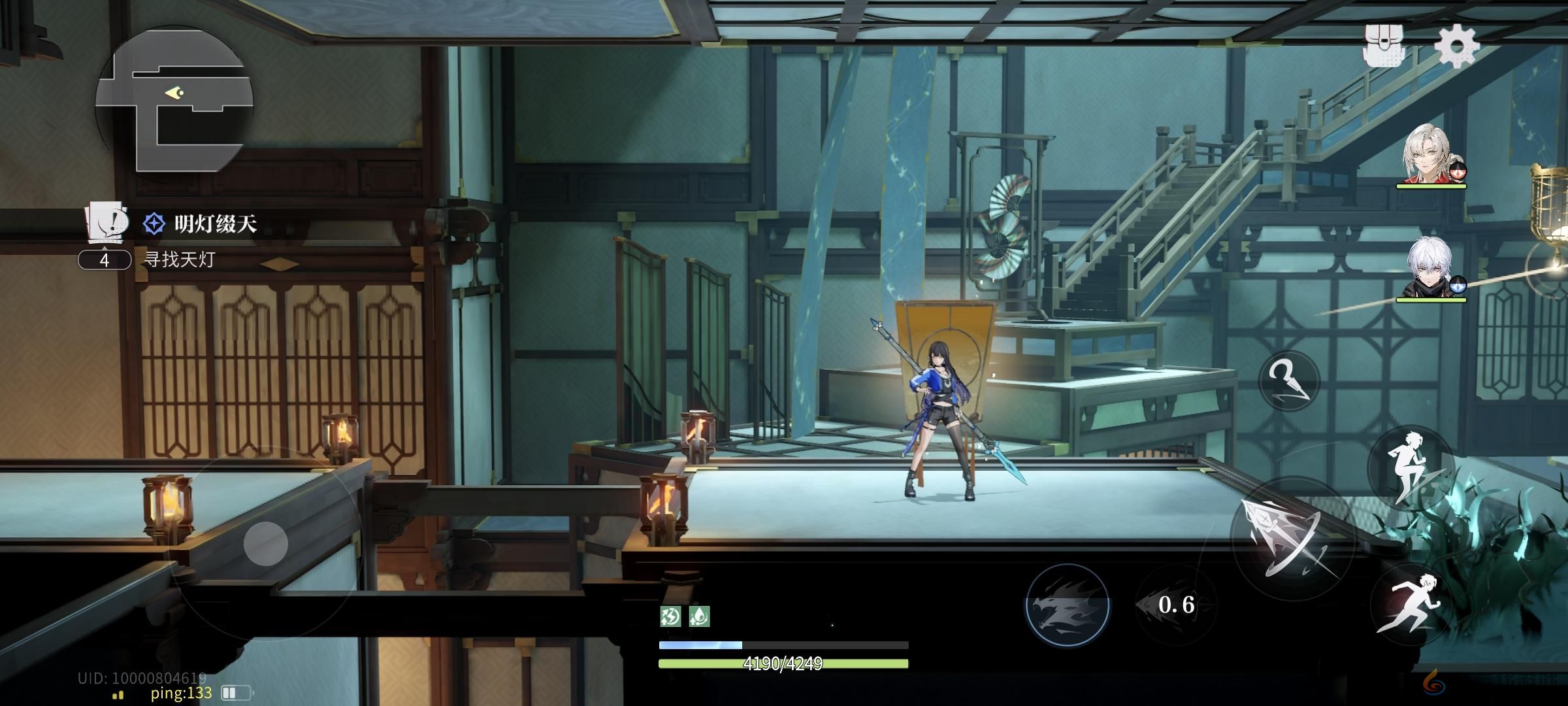Open the circular minimap
Screen dimensions: 1568x706
pos(174,99)
